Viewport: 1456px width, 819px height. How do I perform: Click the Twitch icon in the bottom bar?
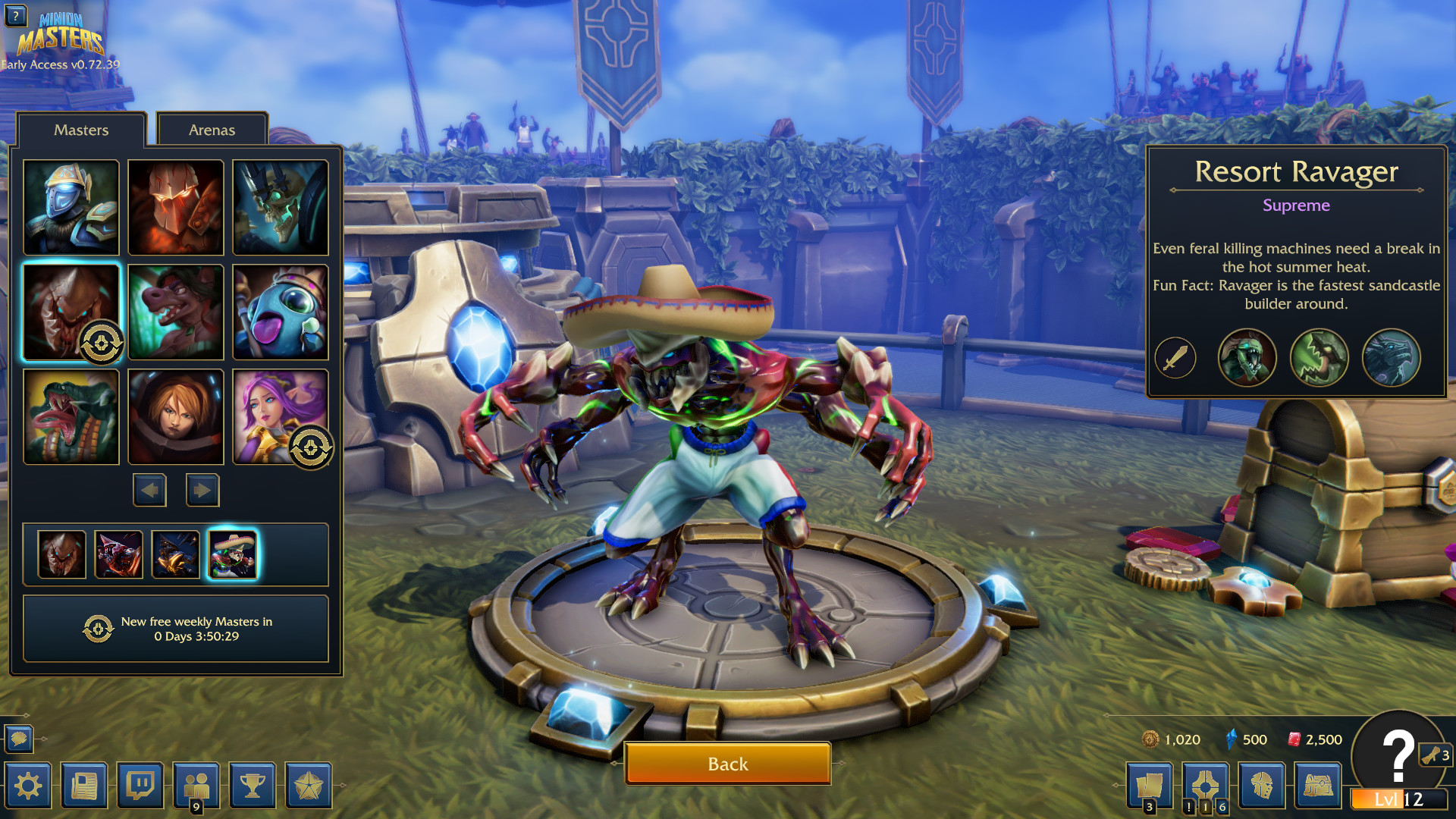point(140,786)
